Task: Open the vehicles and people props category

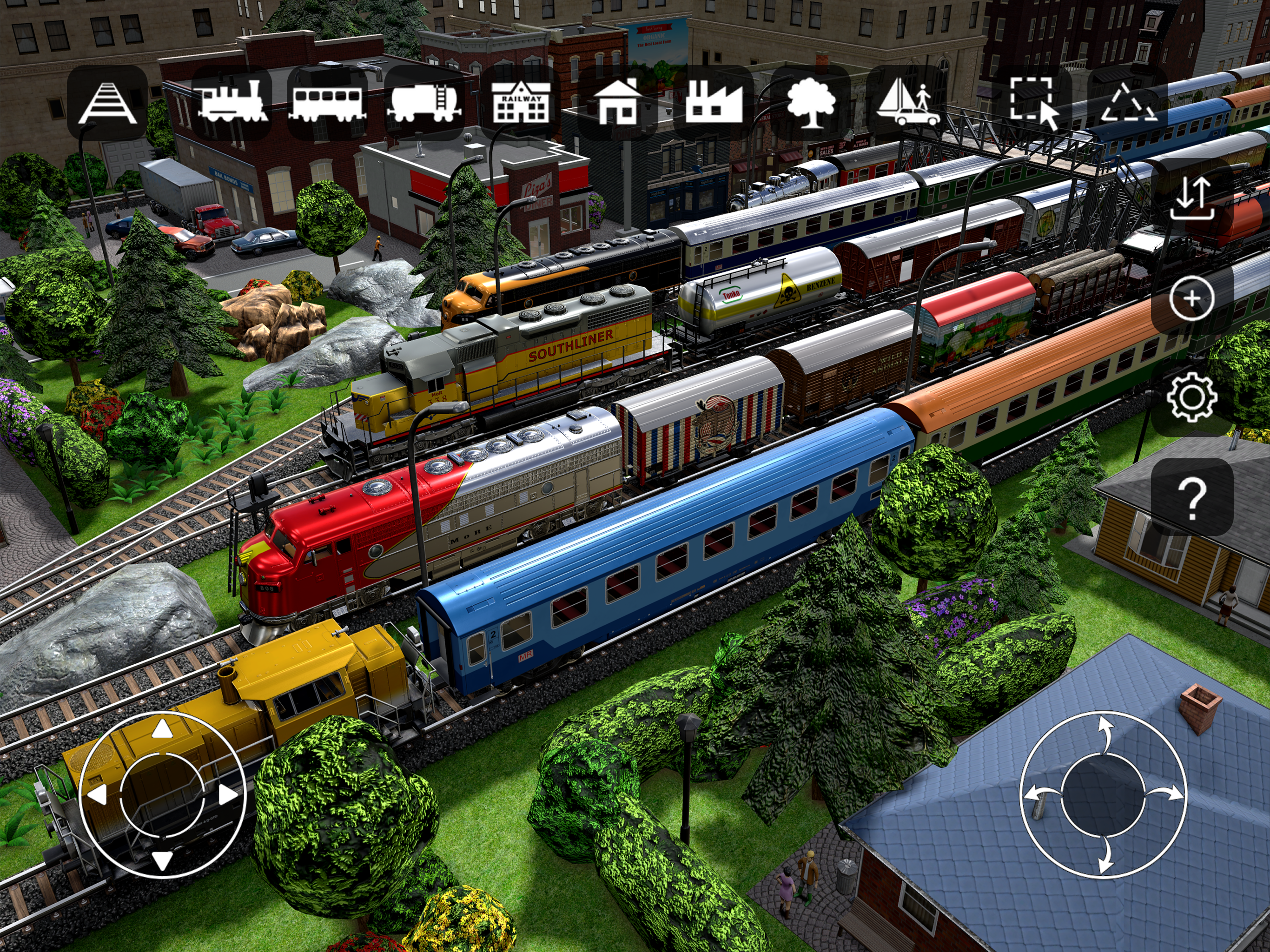Action: [907, 103]
